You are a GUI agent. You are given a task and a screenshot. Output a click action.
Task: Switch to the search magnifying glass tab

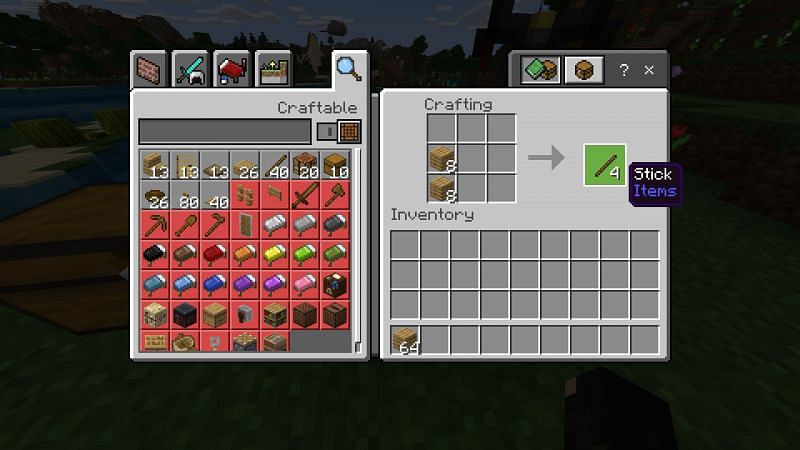[x=348, y=69]
